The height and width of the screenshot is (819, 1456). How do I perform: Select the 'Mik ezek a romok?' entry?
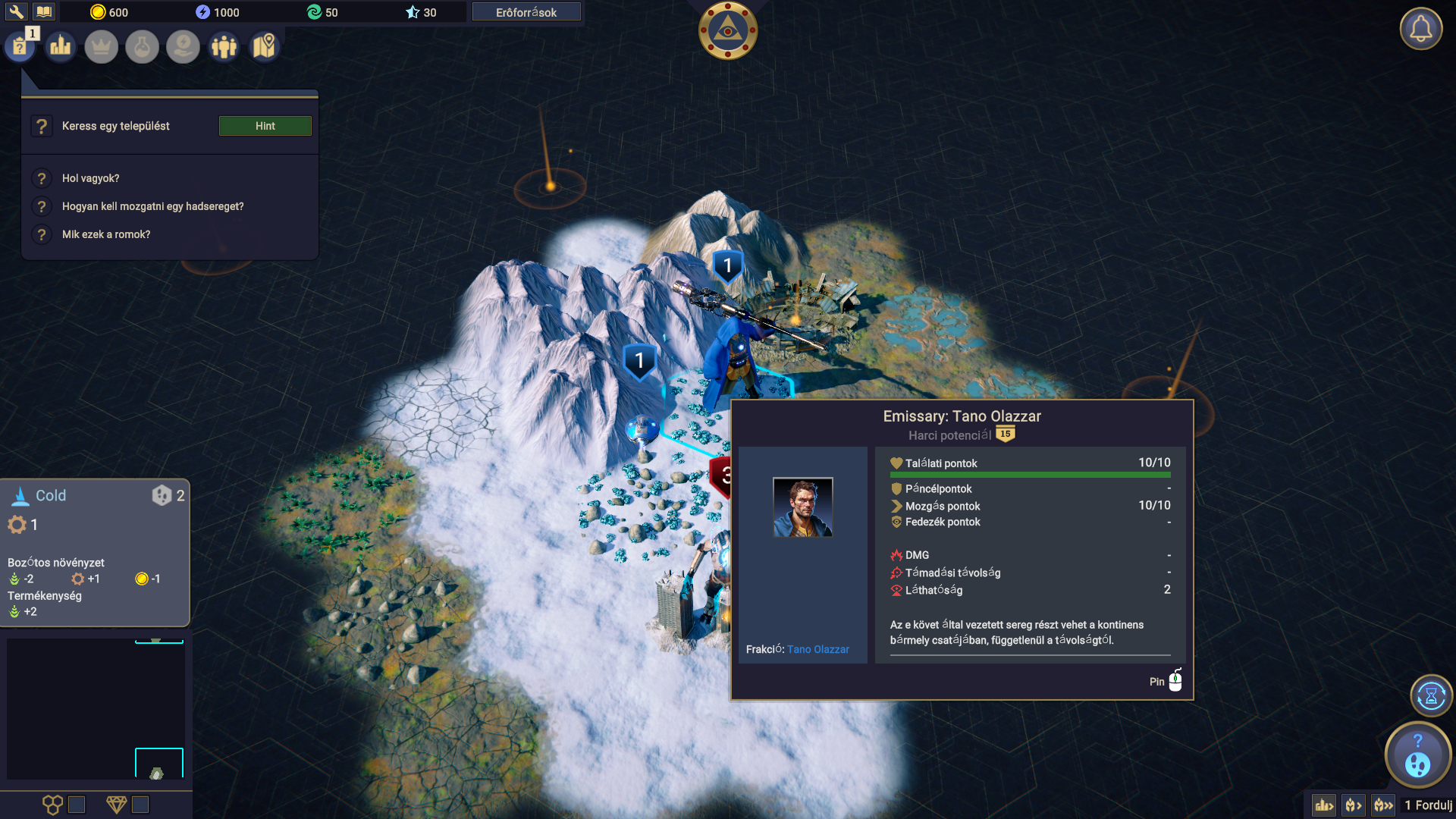point(106,234)
